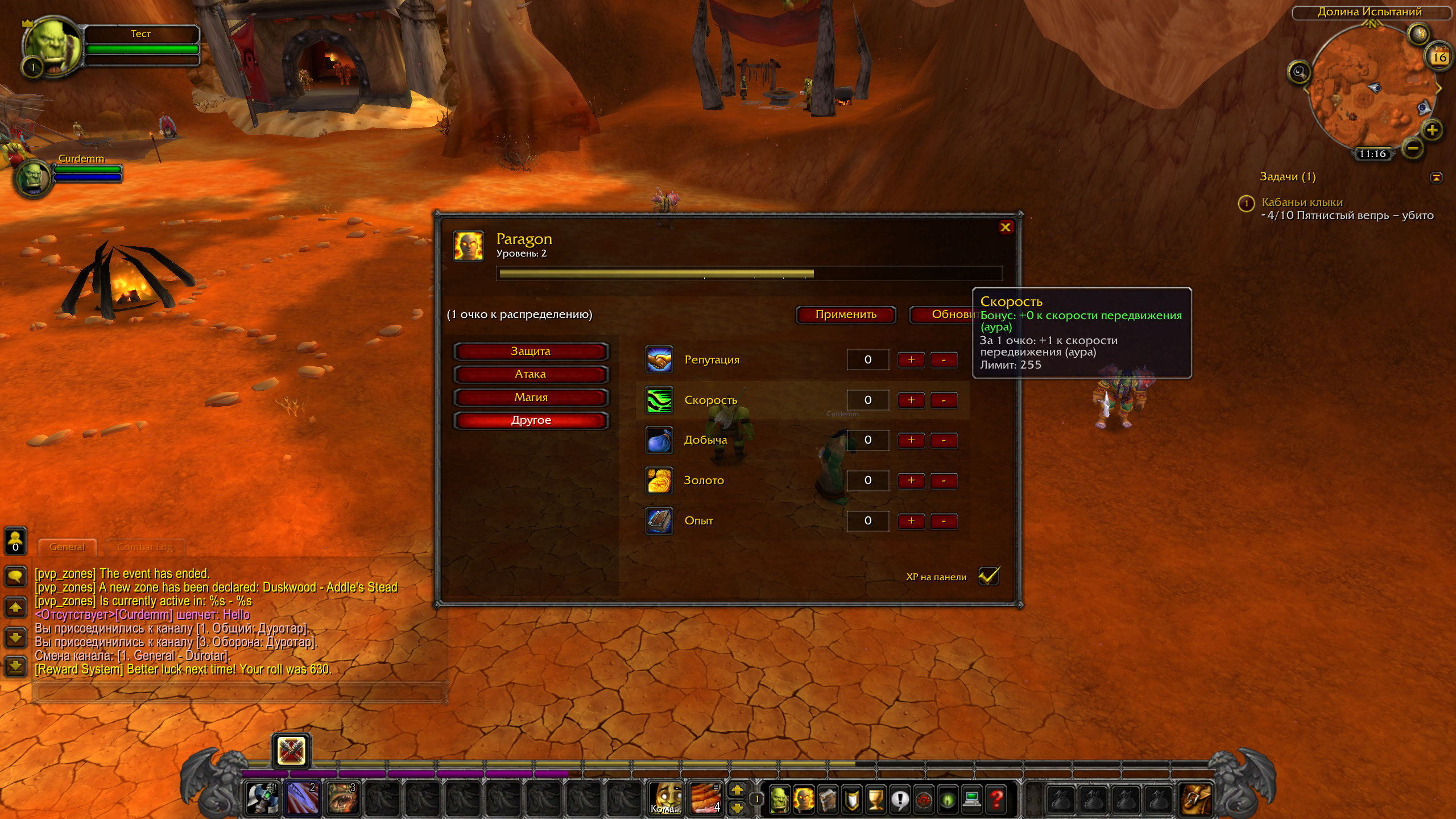This screenshot has width=1456, height=819.
Task: Open the backpack bag slot
Action: coord(1196,799)
